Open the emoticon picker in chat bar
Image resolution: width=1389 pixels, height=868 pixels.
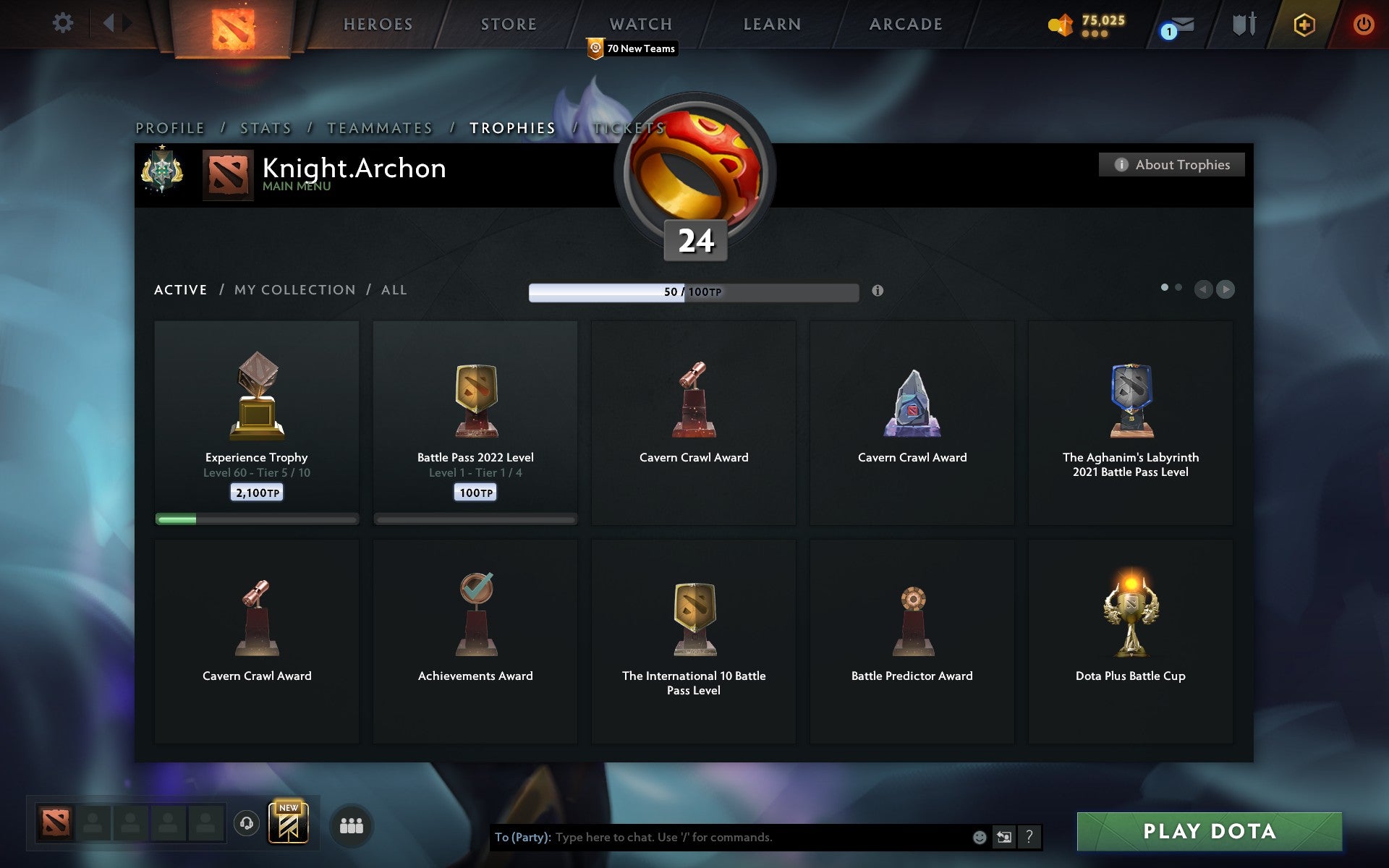[980, 838]
